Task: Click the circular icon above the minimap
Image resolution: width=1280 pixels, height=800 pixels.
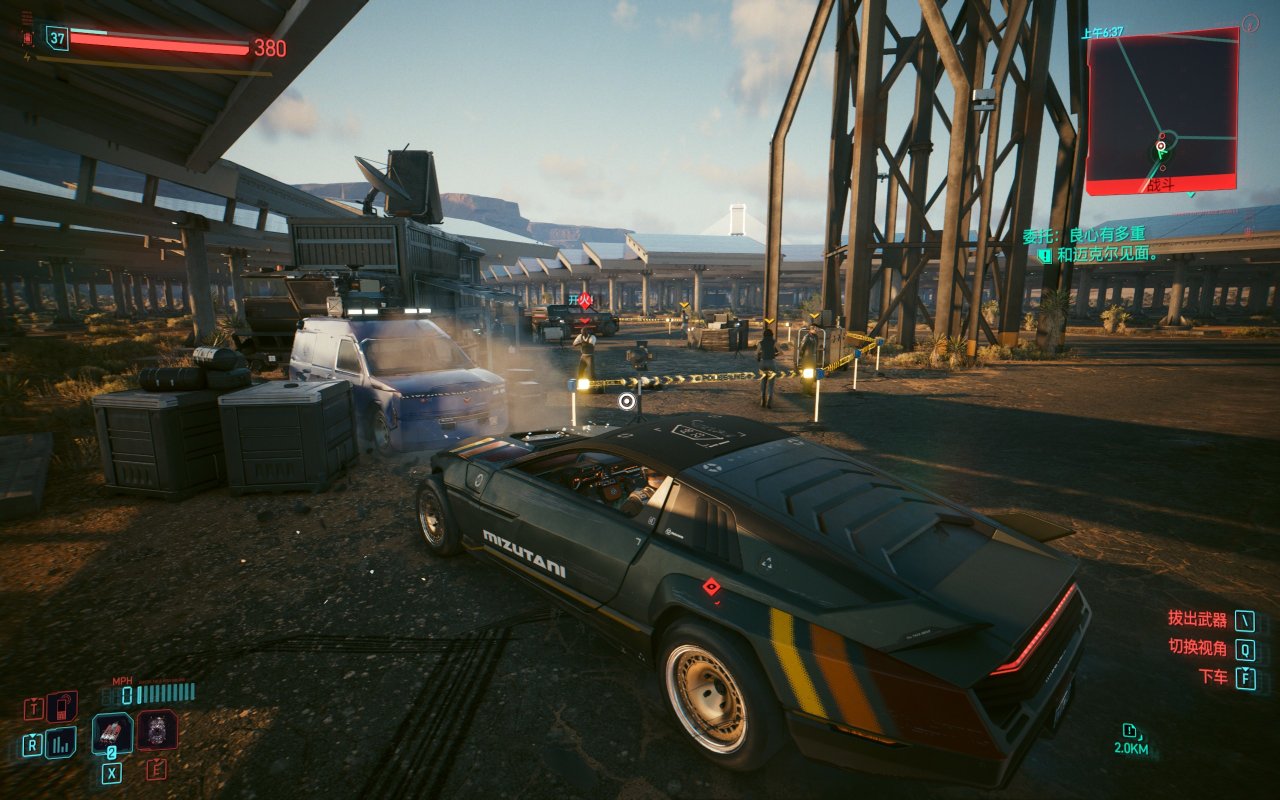Action: (x=1251, y=22)
